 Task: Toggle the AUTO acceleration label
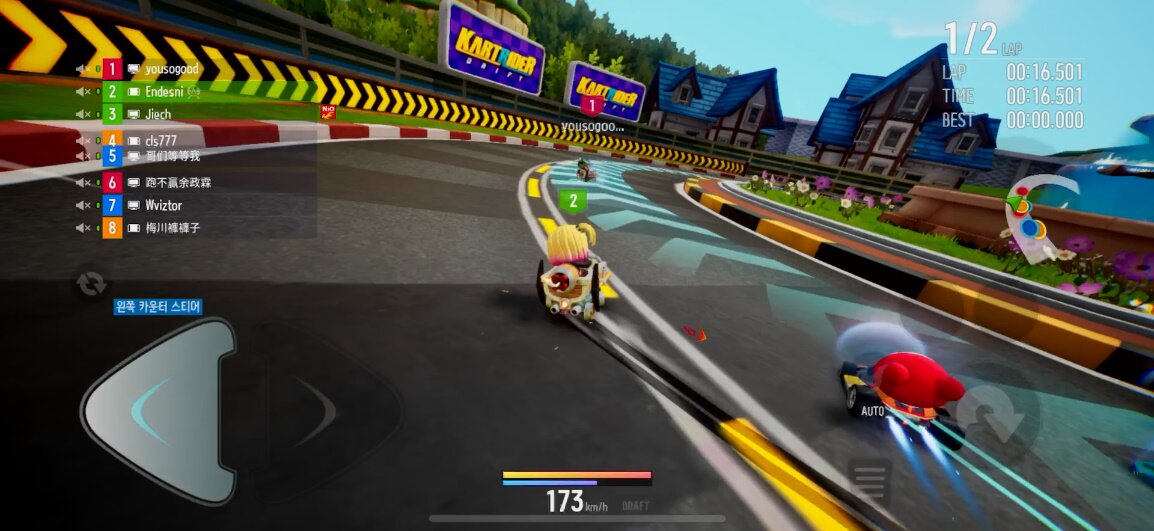click(871, 411)
